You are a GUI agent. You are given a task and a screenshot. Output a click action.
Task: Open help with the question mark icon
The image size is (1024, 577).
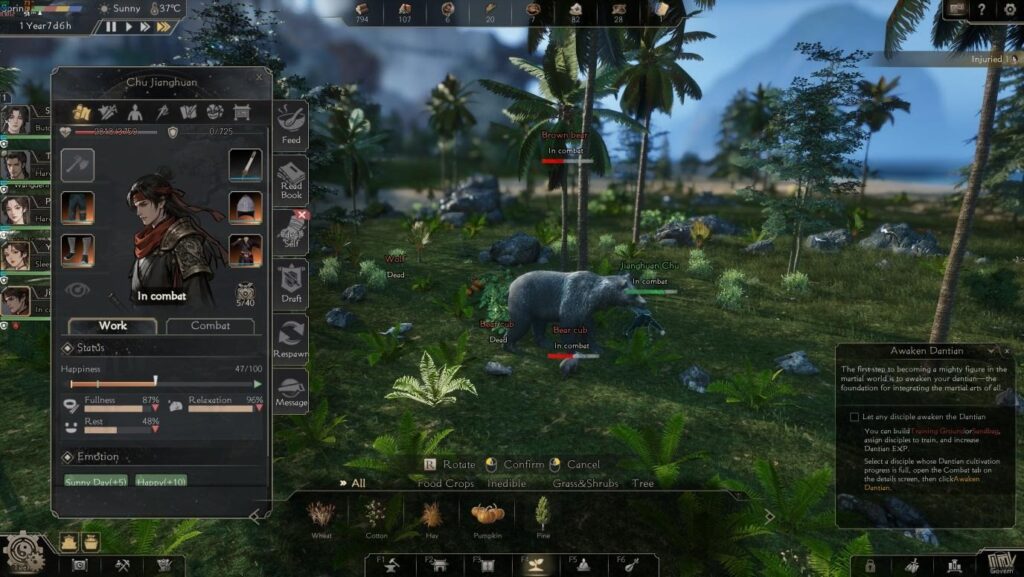pyautogui.click(x=983, y=9)
